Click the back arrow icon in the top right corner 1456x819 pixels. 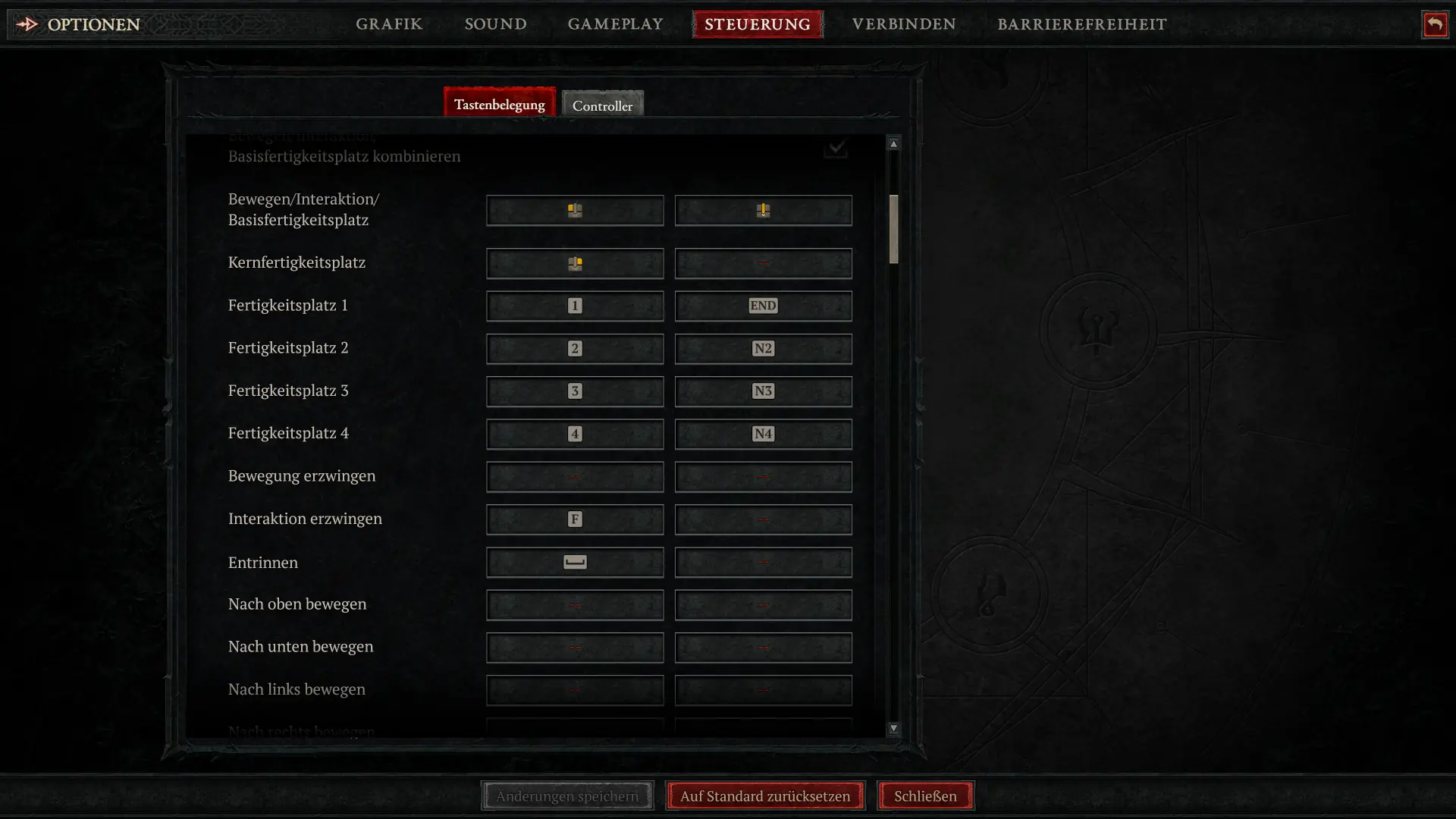click(1436, 24)
